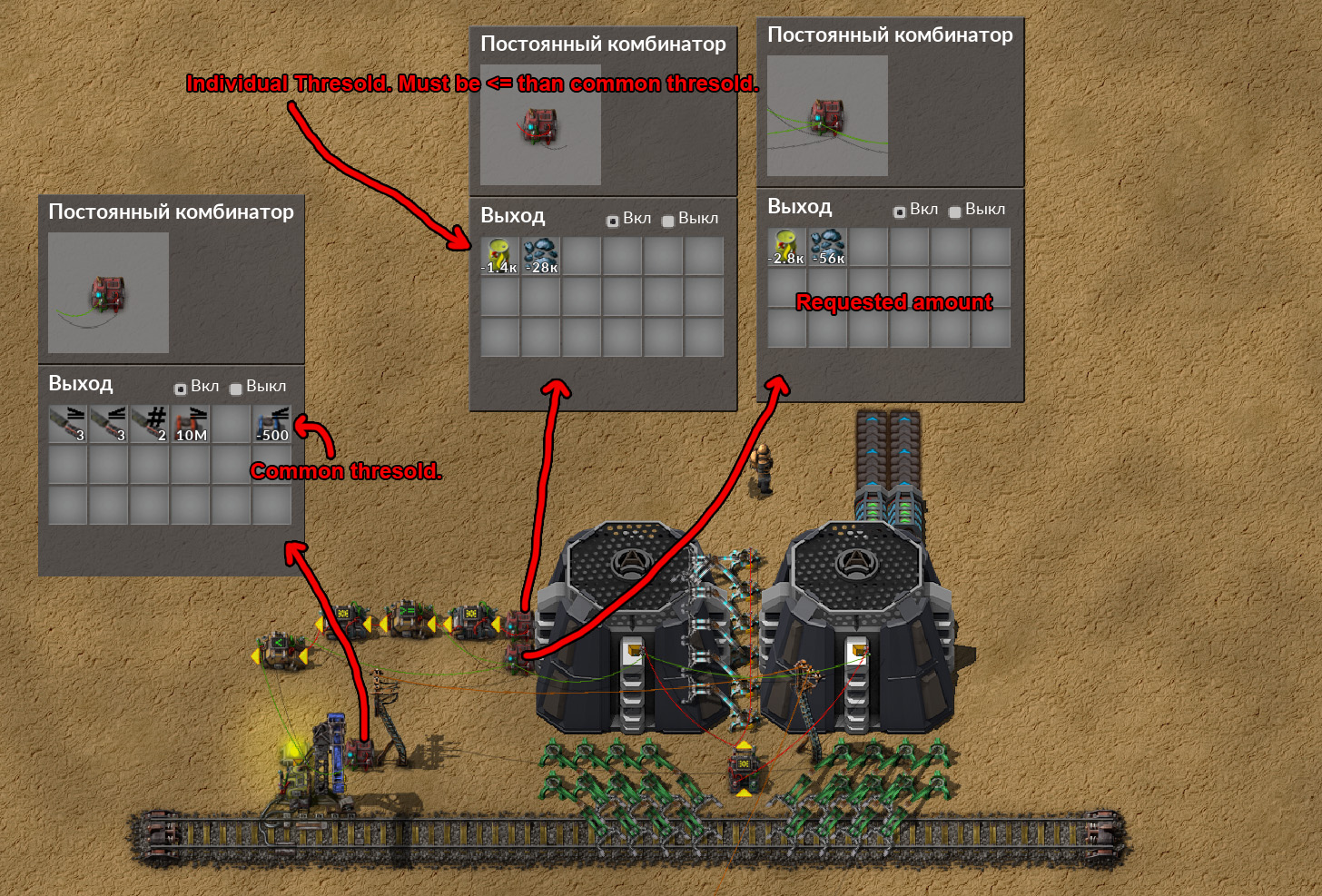Open the yellow barrel signal slot showing -1.4k
1322x896 pixels.
coord(499,256)
